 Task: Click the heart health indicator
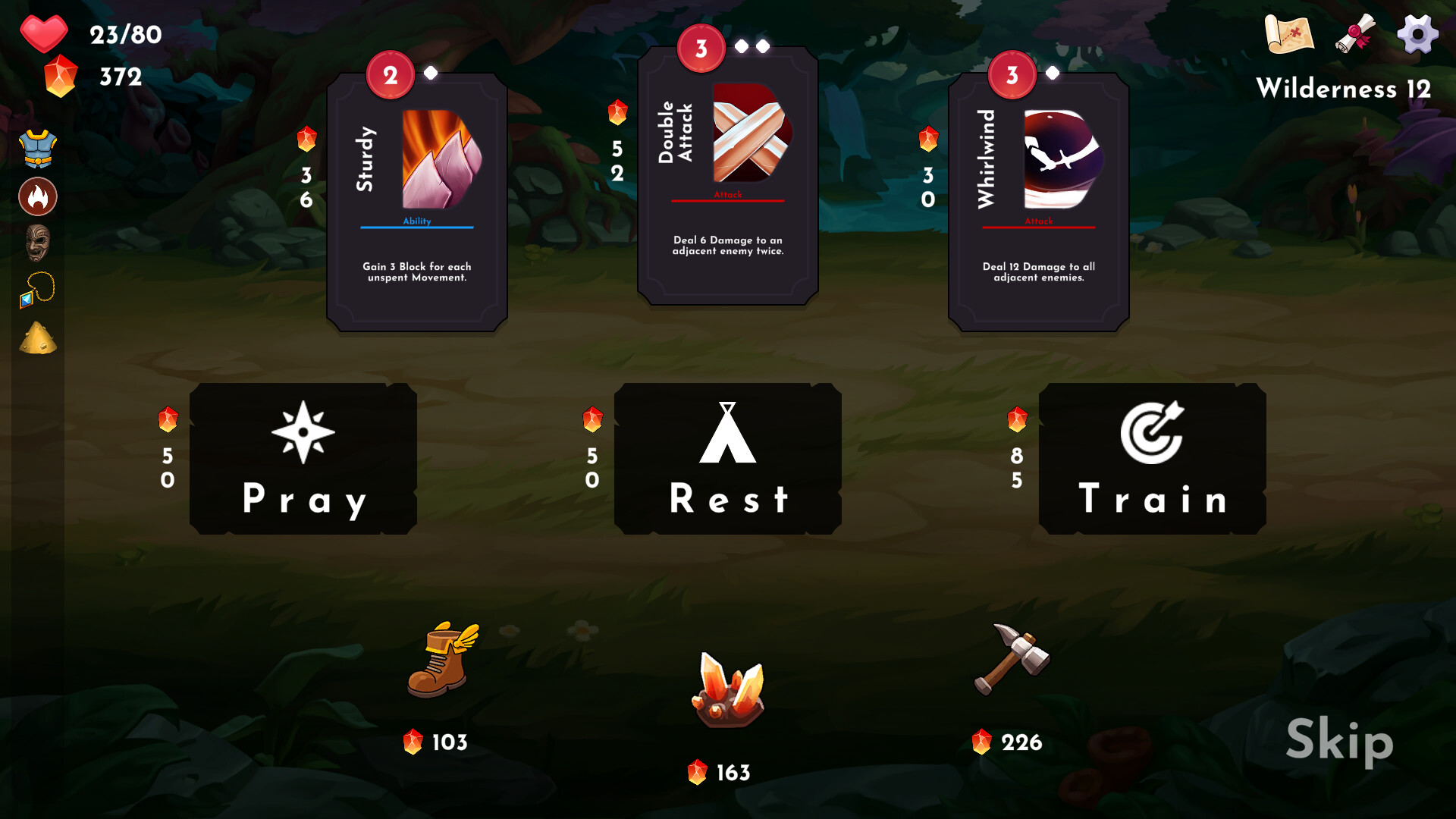coord(45,33)
